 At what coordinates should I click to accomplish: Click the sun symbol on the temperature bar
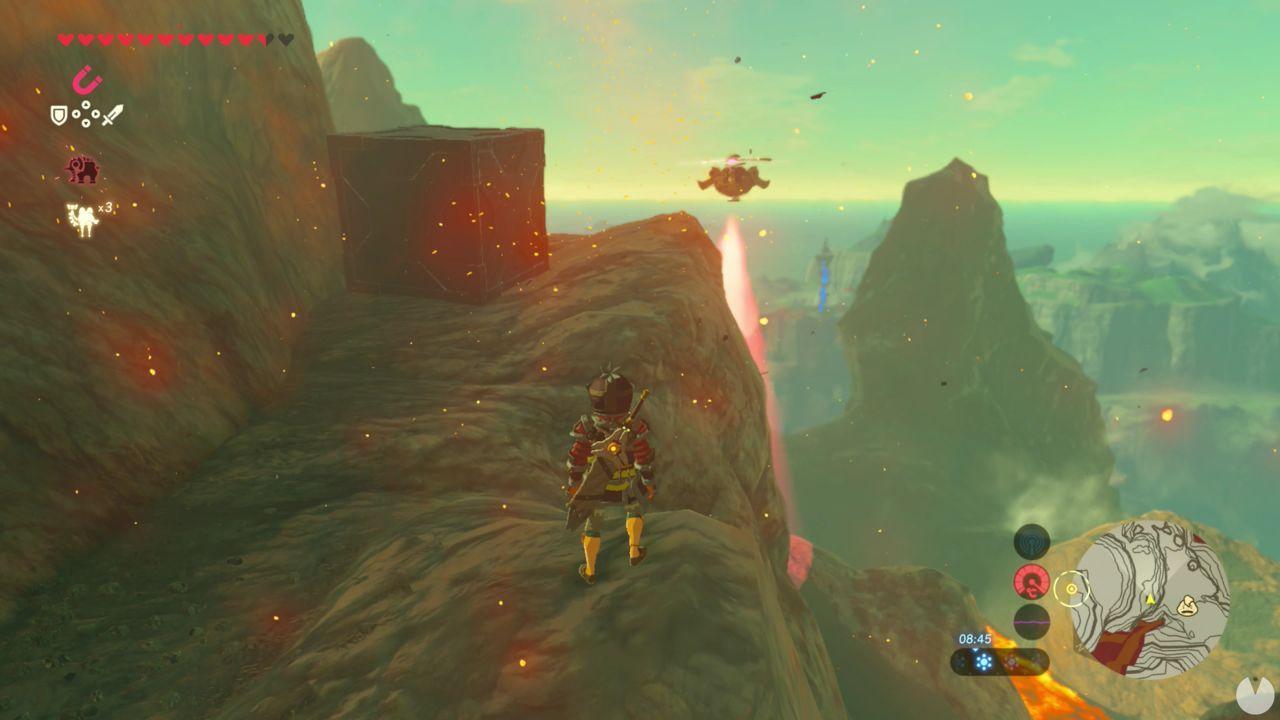1012,662
